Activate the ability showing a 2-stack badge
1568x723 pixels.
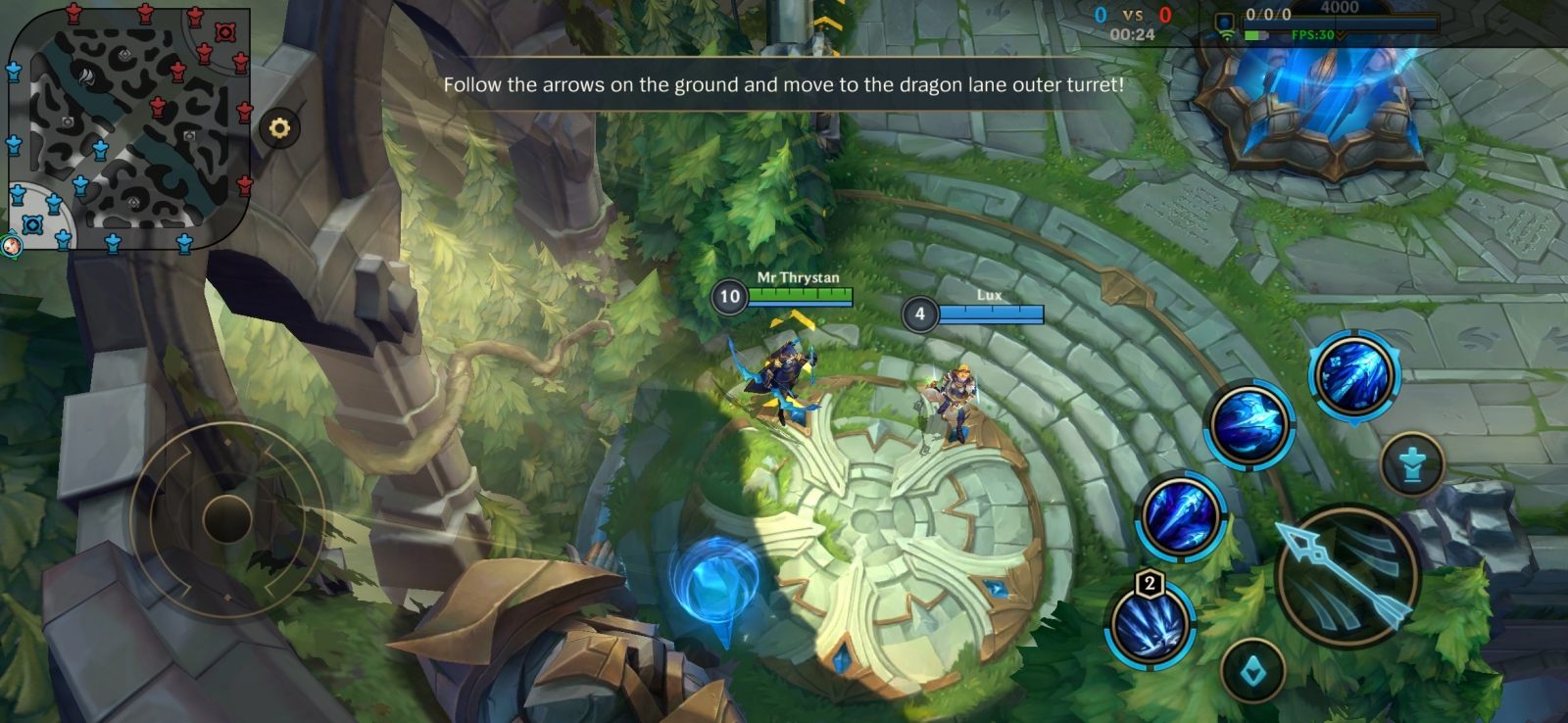[x=1150, y=625]
